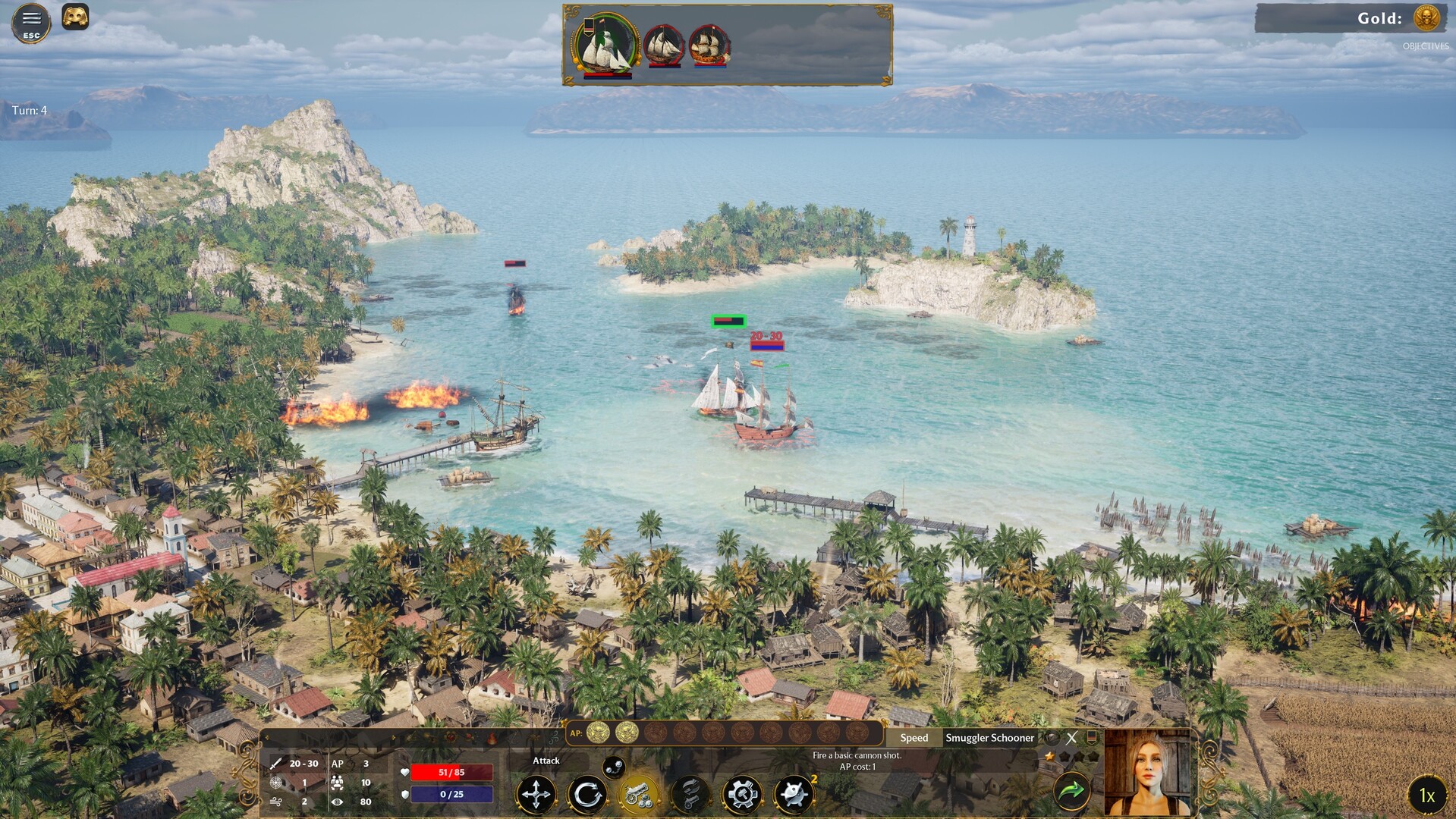This screenshot has height=819, width=1456.
Task: Open the repair gear ability
Action: coord(741,793)
